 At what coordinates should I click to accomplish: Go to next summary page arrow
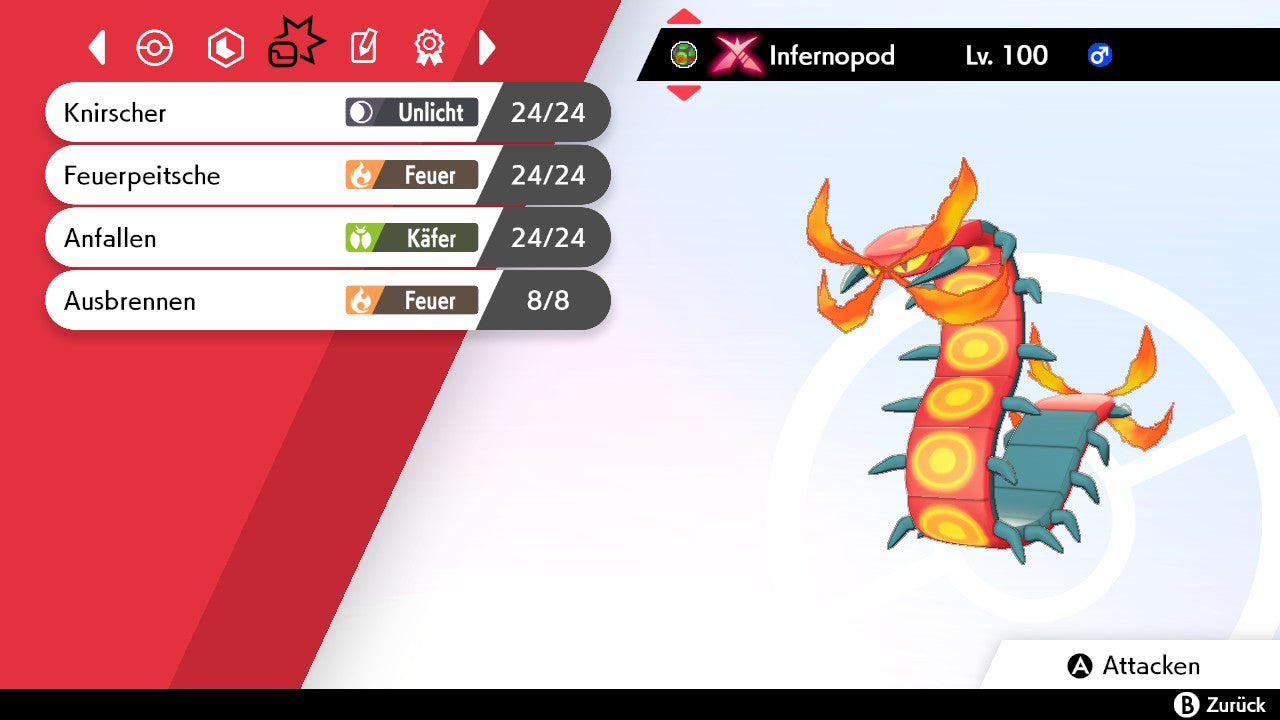click(x=487, y=47)
